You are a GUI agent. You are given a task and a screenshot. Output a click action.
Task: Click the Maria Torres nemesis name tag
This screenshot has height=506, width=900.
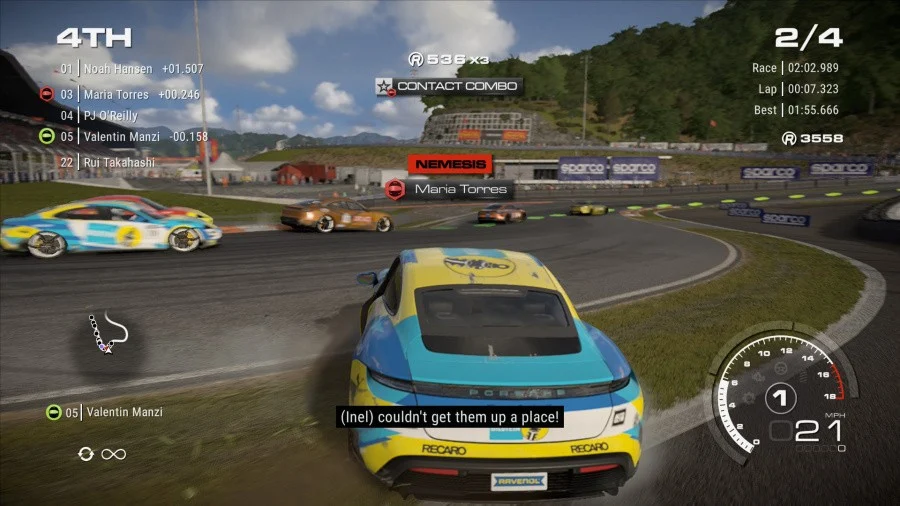(x=449, y=188)
